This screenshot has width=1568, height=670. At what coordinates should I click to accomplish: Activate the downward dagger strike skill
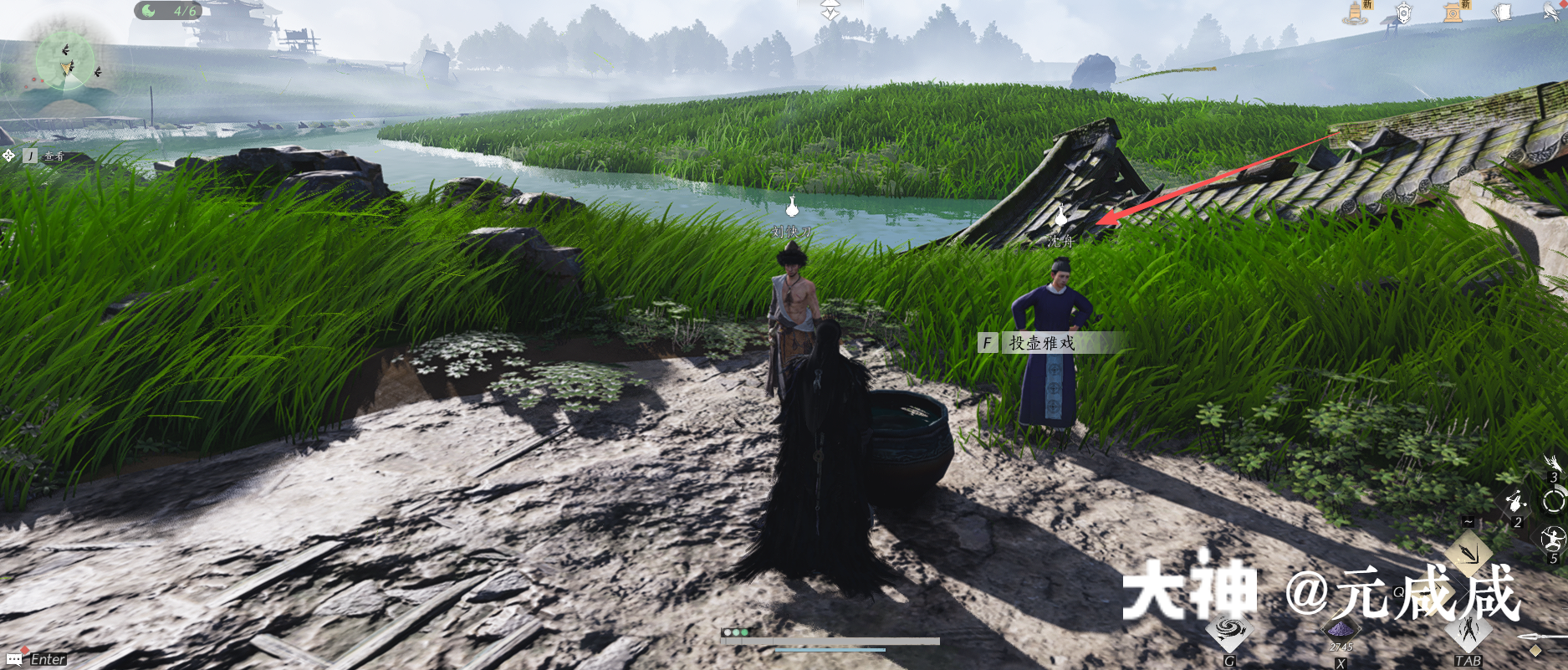(1469, 551)
